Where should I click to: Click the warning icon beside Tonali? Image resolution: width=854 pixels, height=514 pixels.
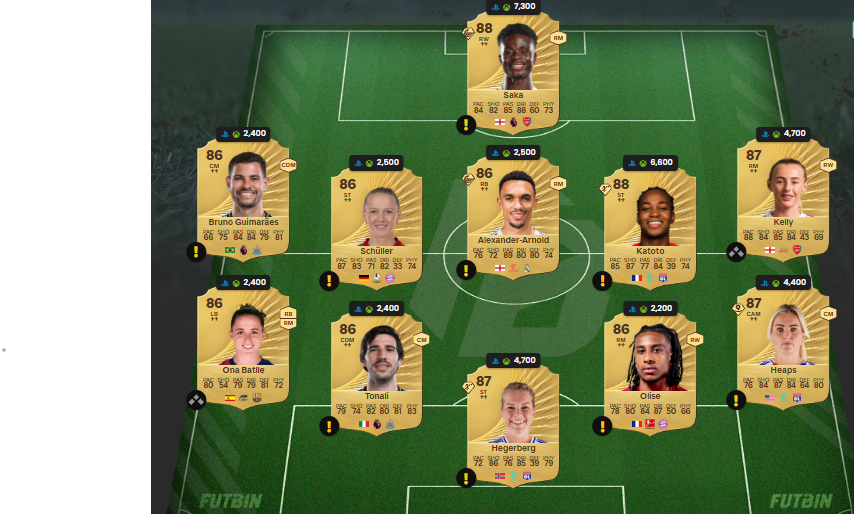[329, 427]
